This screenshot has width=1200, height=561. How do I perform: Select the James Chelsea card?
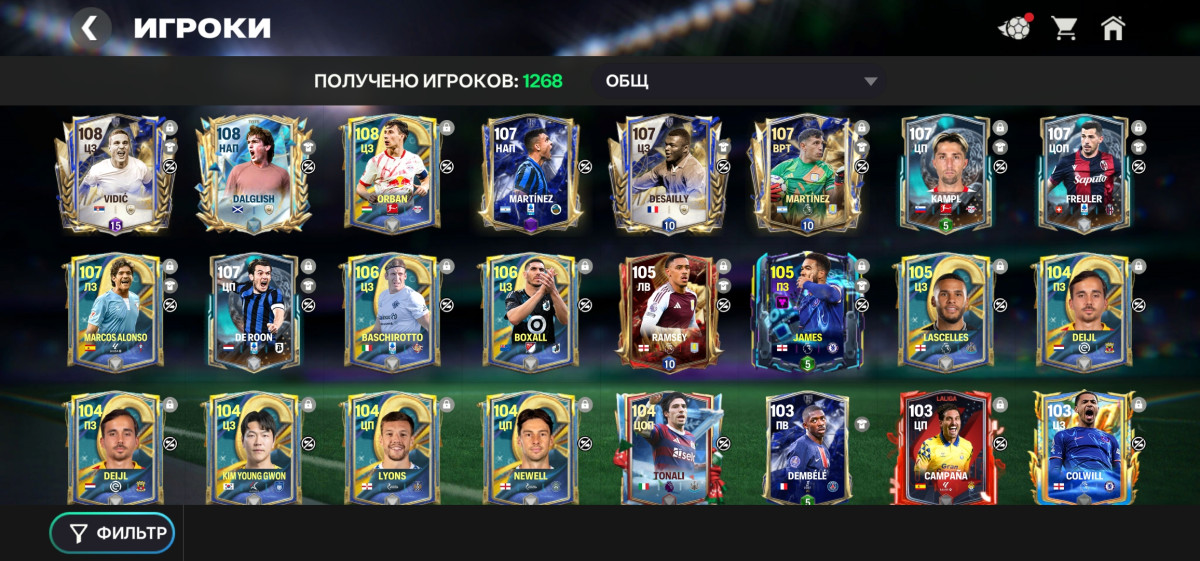[807, 312]
